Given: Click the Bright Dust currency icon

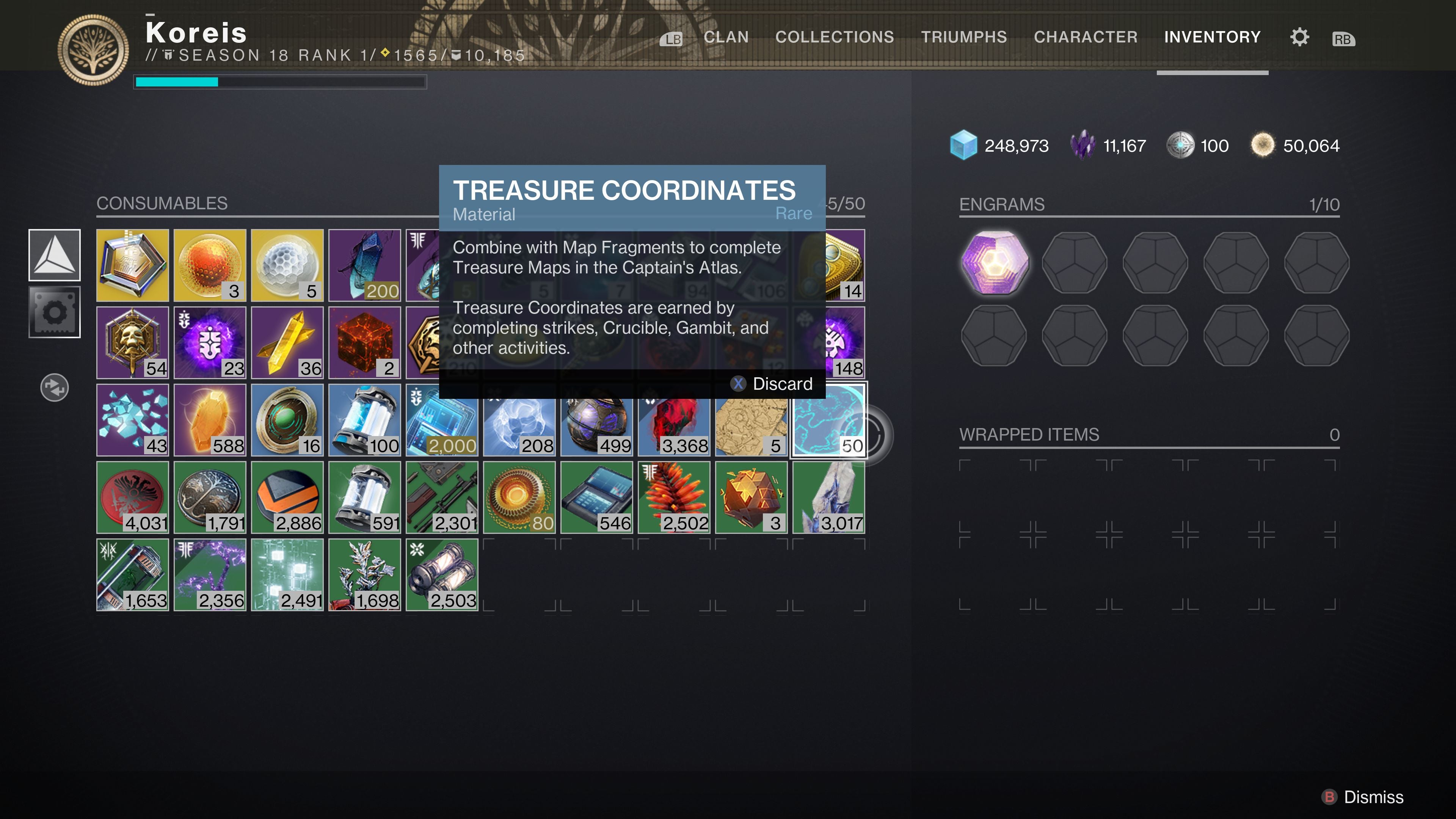Looking at the screenshot, I should pyautogui.click(x=1263, y=145).
